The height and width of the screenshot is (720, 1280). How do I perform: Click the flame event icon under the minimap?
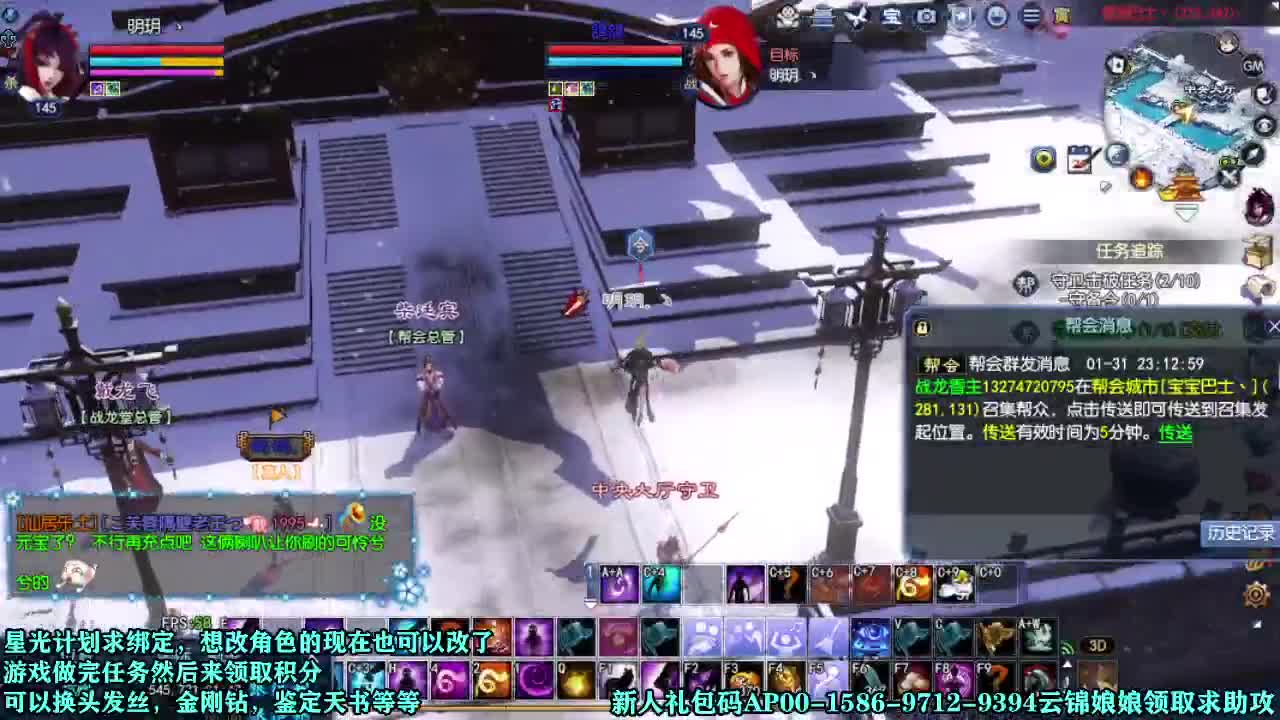tap(1141, 178)
